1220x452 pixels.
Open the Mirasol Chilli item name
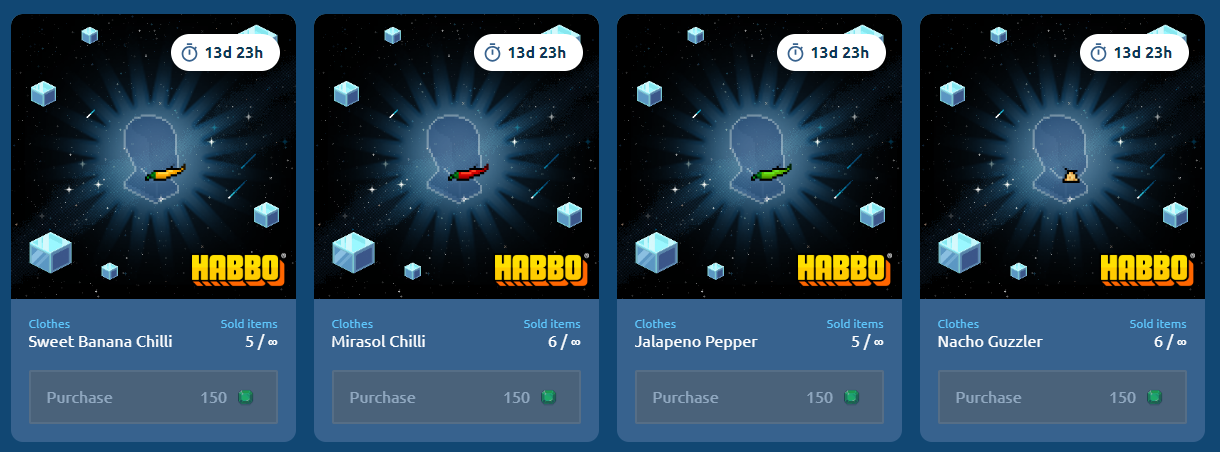[x=378, y=342]
